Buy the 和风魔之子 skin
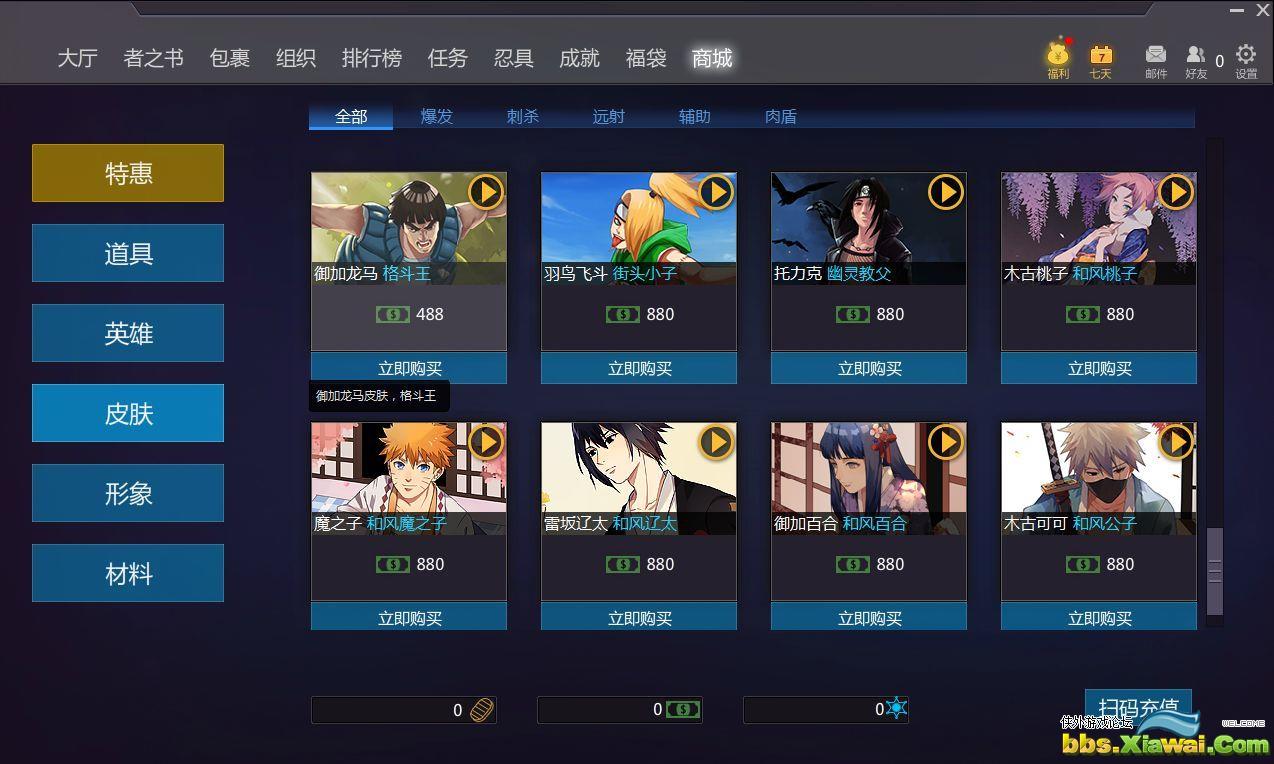This screenshot has height=764, width=1274. pos(409,618)
